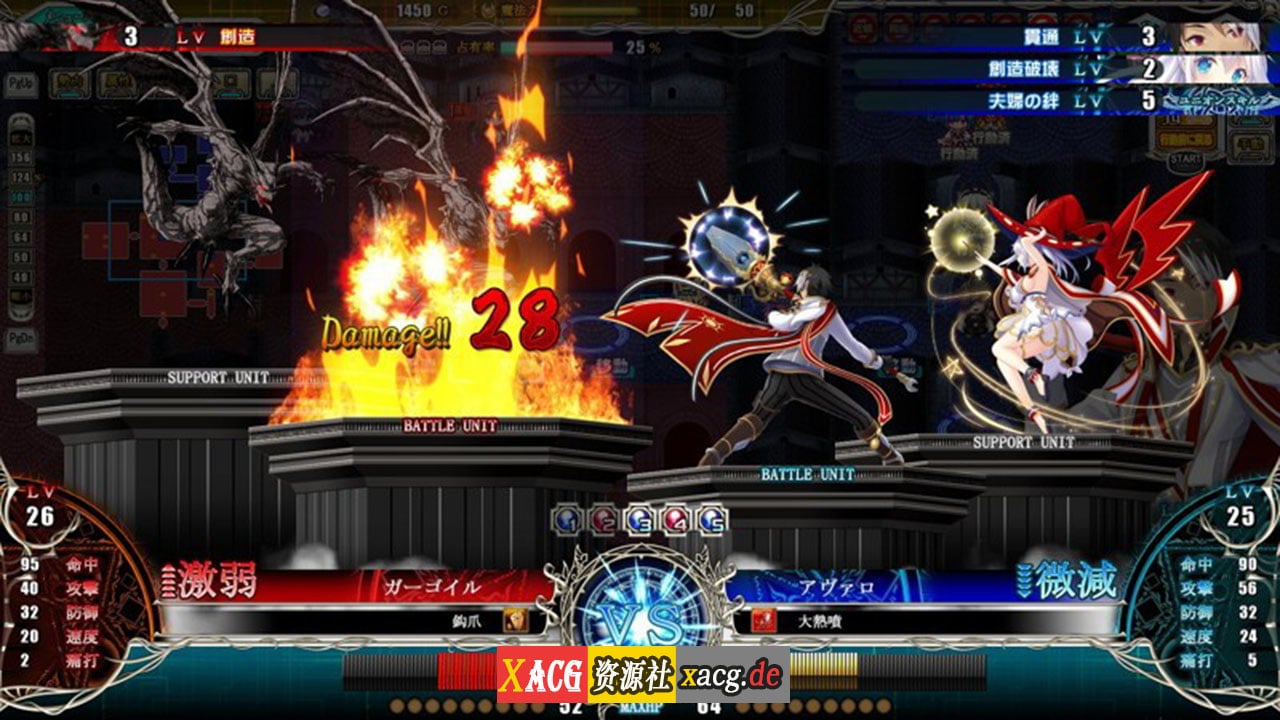This screenshot has height=720, width=1280.
Task: Enable the 拡大 zoom-in option
Action: point(20,138)
